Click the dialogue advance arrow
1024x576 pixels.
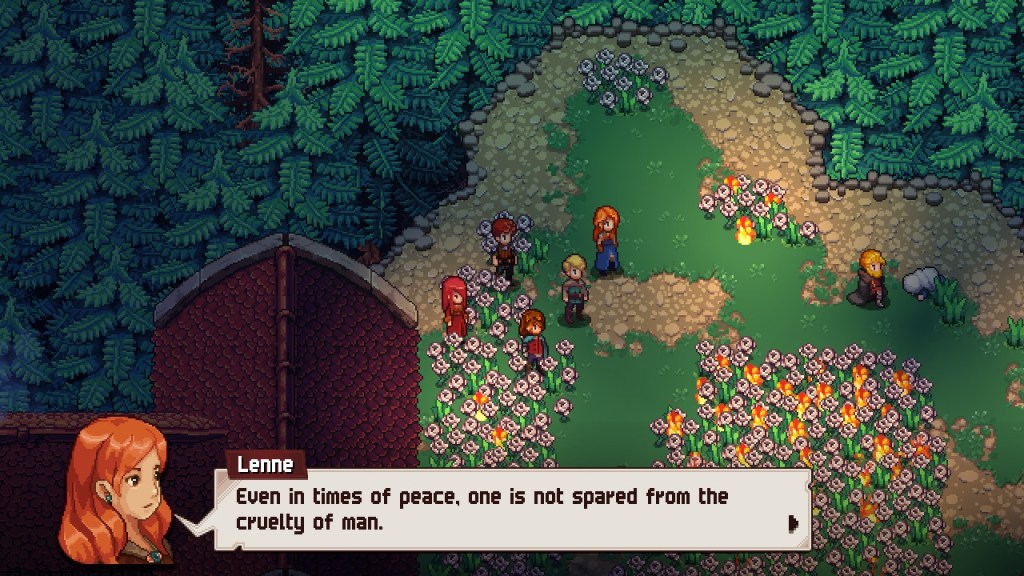(793, 522)
